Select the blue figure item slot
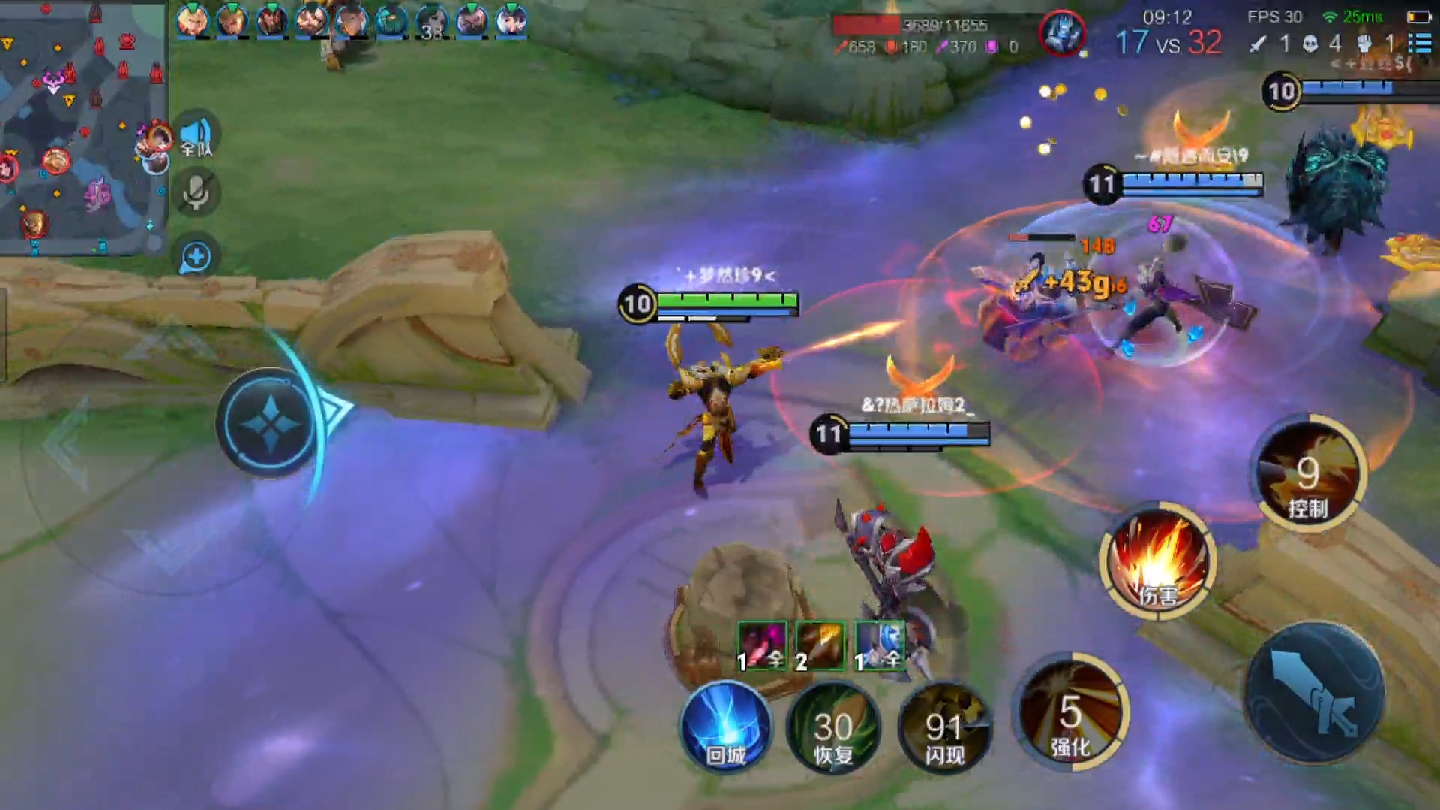Viewport: 1440px width, 810px height. [880, 645]
